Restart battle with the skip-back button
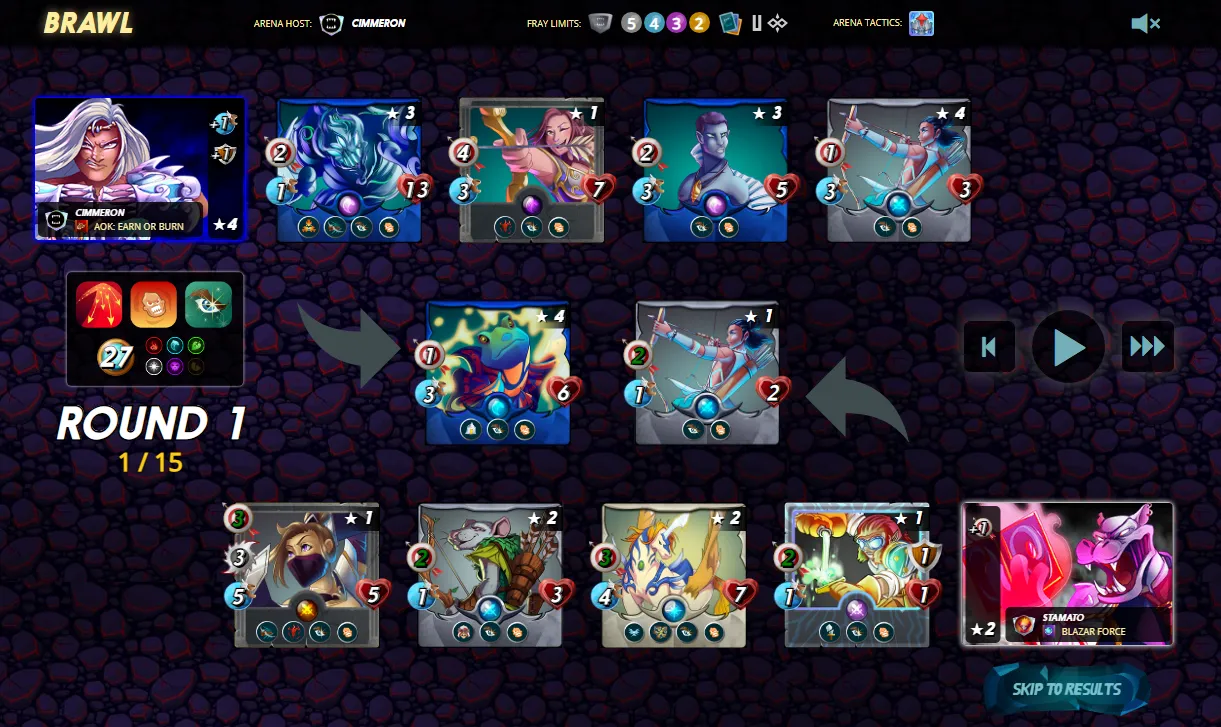 coord(989,347)
